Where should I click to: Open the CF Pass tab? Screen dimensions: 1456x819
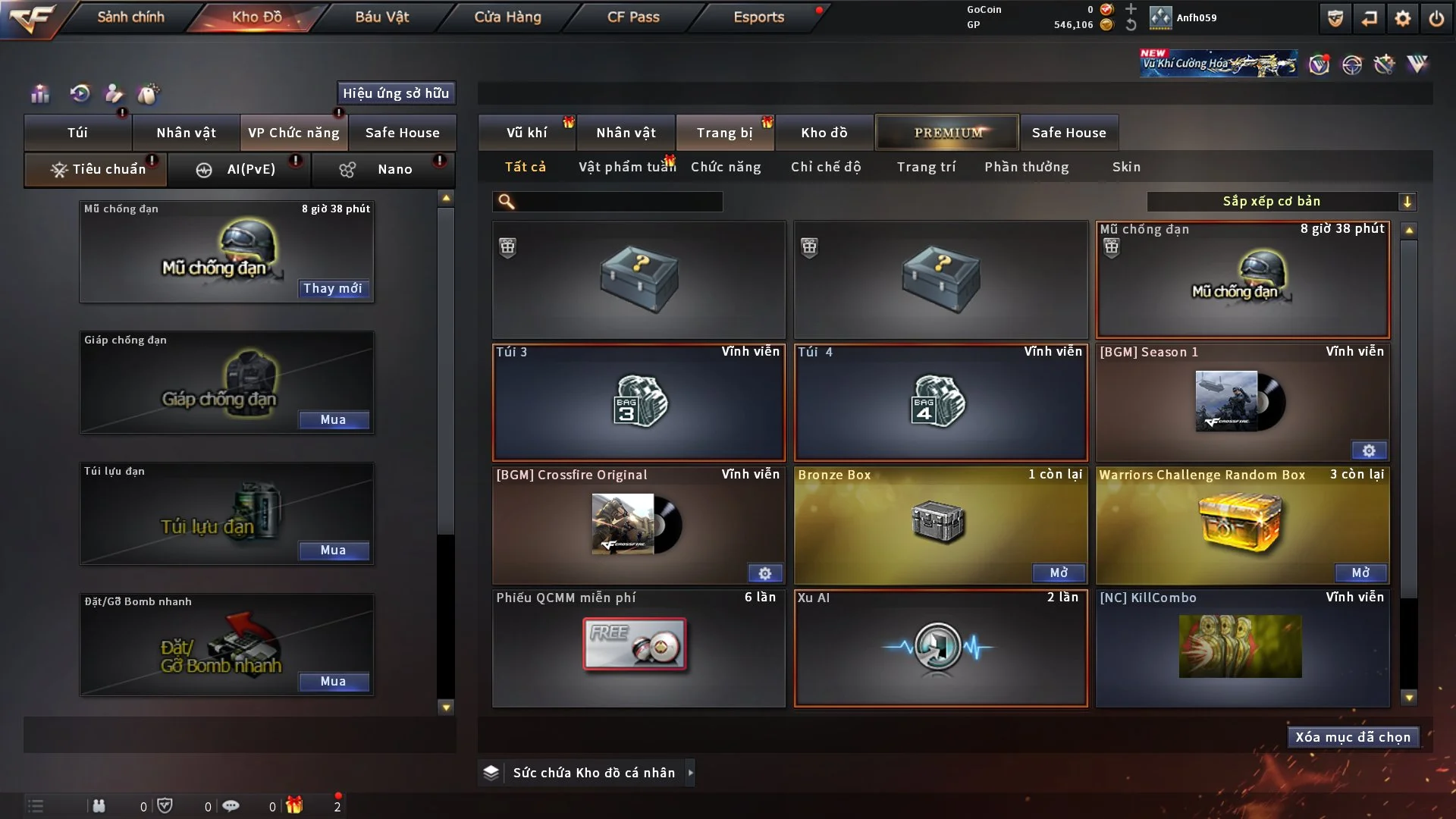pyautogui.click(x=633, y=17)
